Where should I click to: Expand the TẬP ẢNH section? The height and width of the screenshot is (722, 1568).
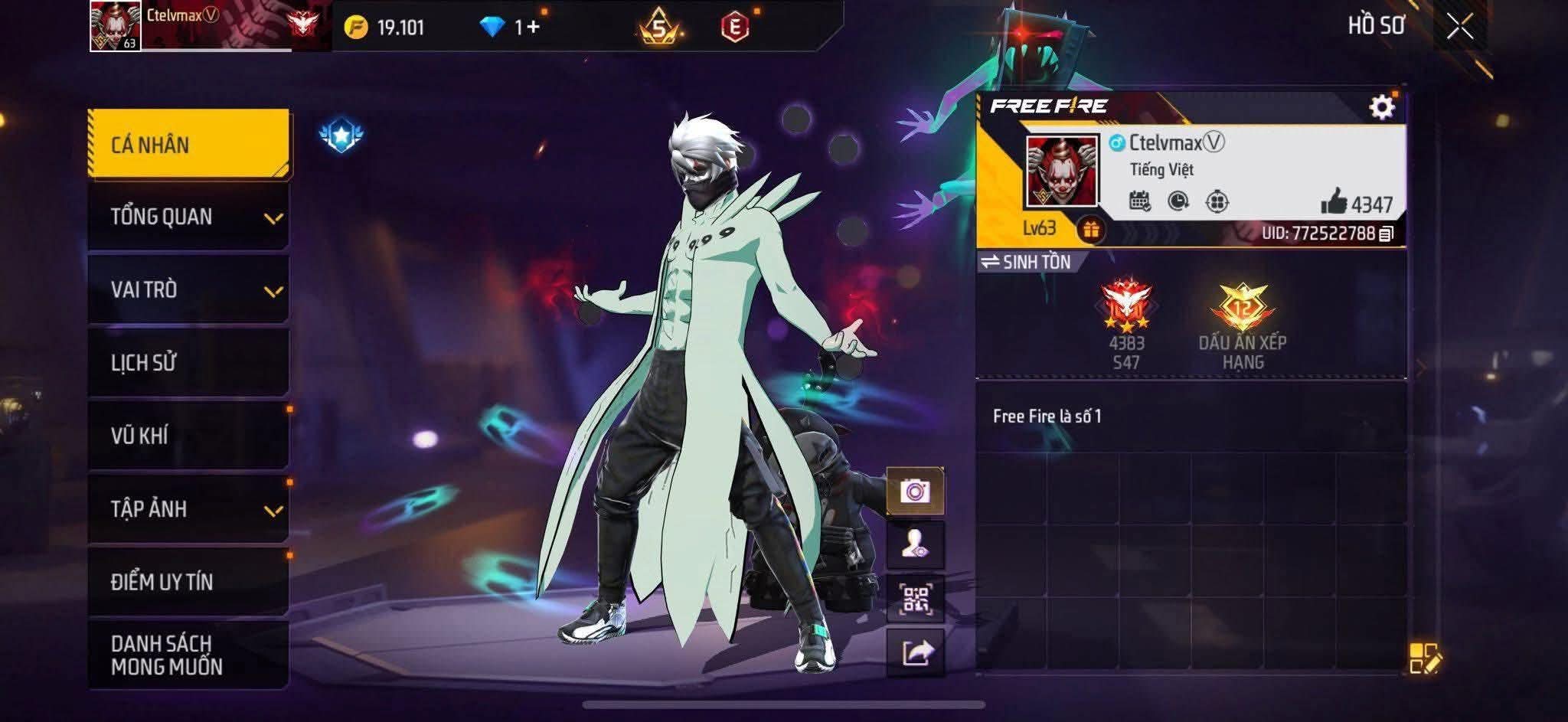188,508
